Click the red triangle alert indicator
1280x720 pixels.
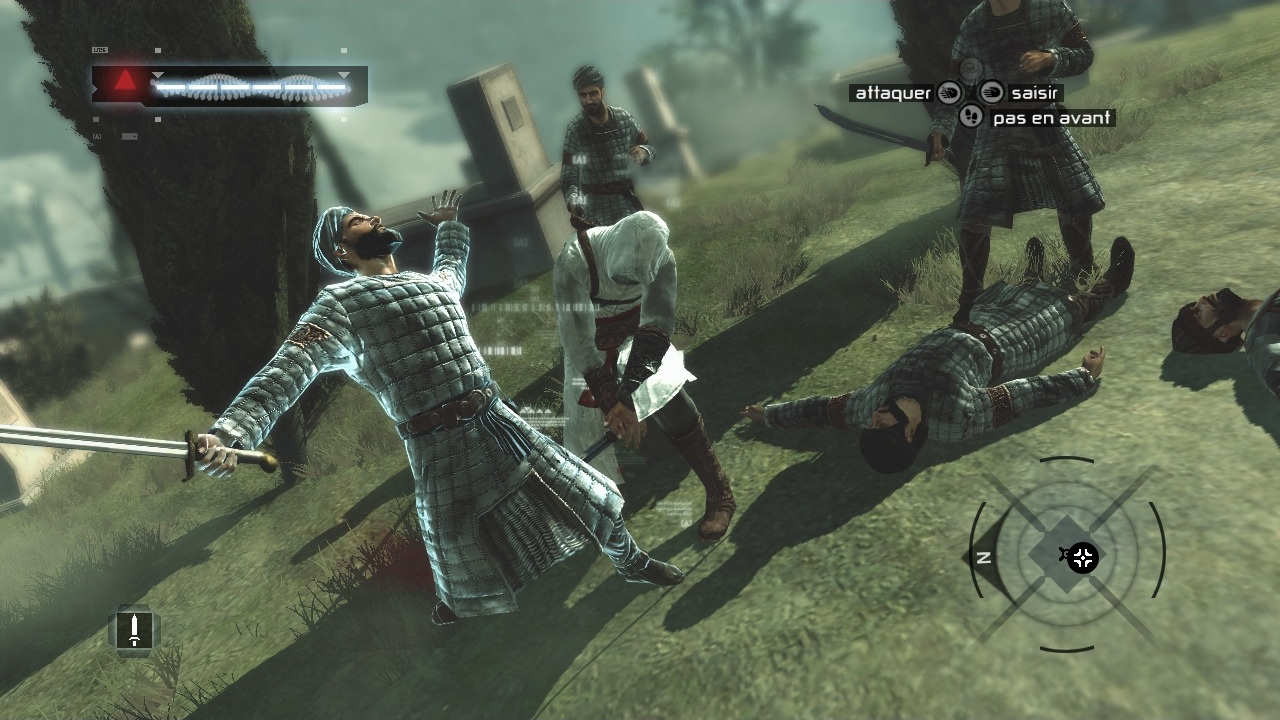tap(124, 83)
